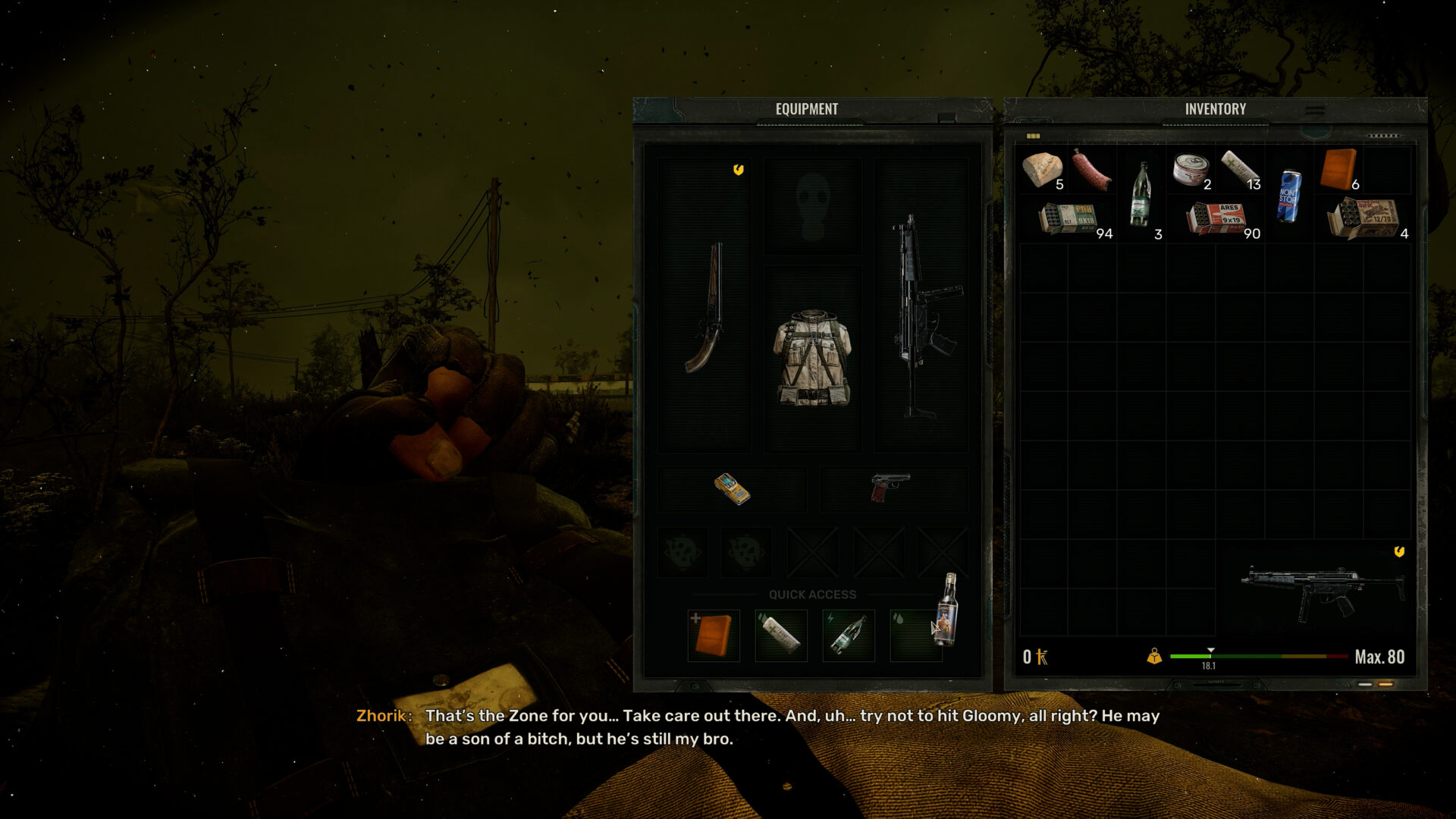Switch to the Inventory panel header
Screen dimensions: 1456x819
(x=1215, y=109)
